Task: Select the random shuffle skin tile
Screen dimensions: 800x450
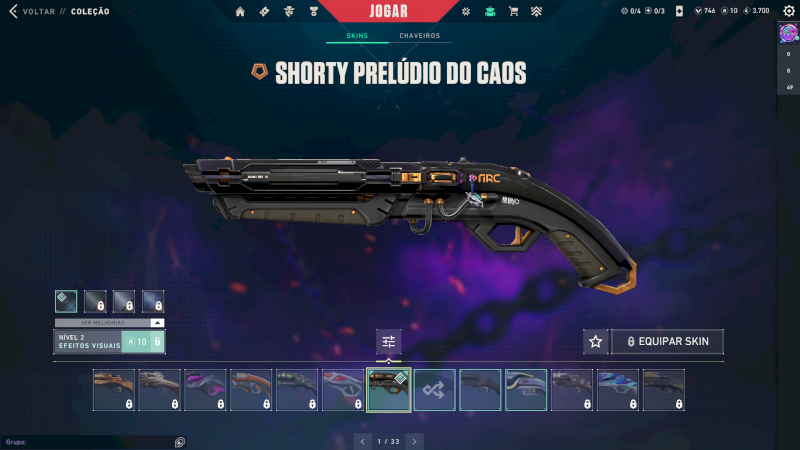Action: (x=435, y=390)
